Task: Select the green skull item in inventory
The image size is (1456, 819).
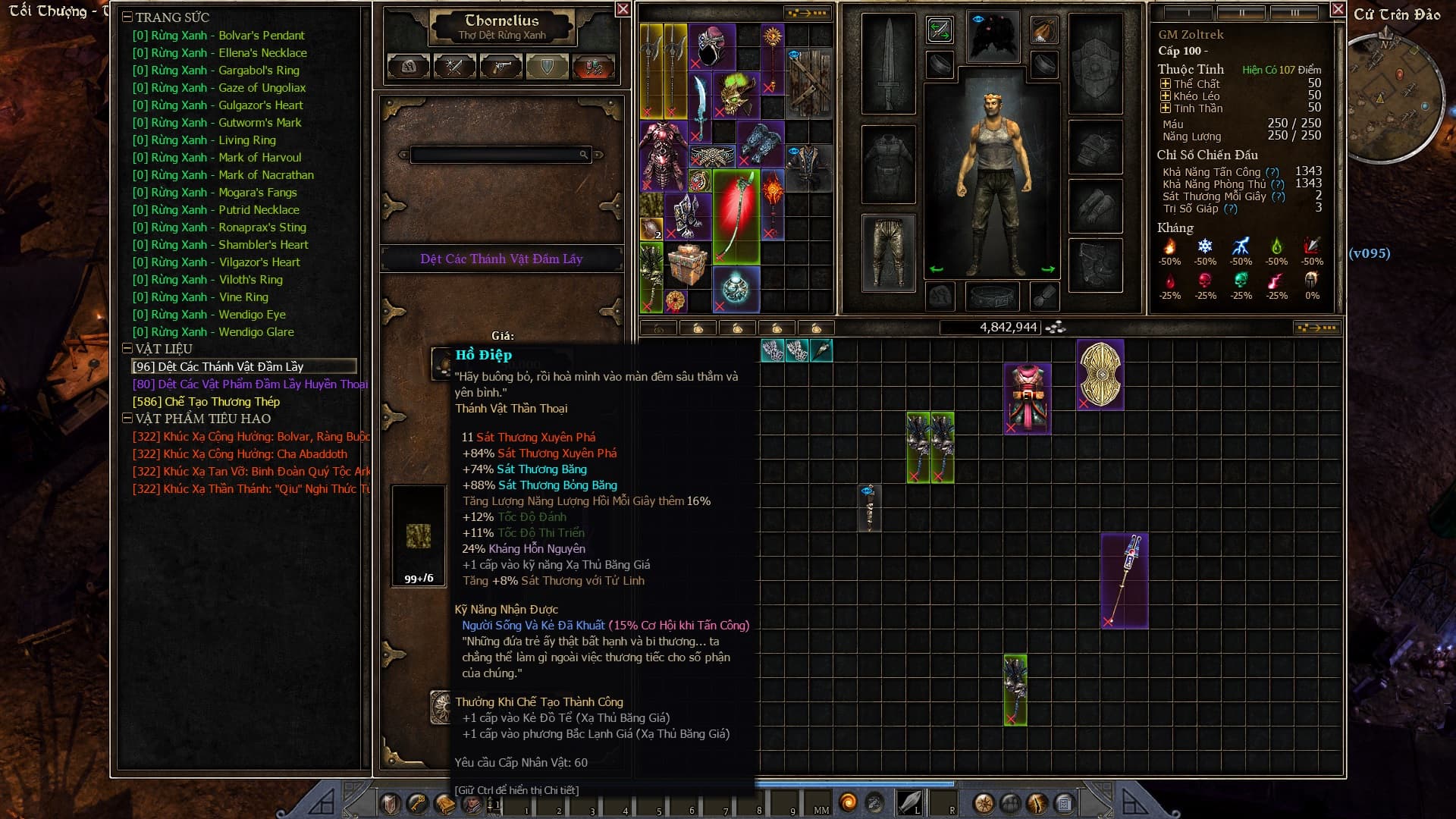Action: tap(735, 94)
